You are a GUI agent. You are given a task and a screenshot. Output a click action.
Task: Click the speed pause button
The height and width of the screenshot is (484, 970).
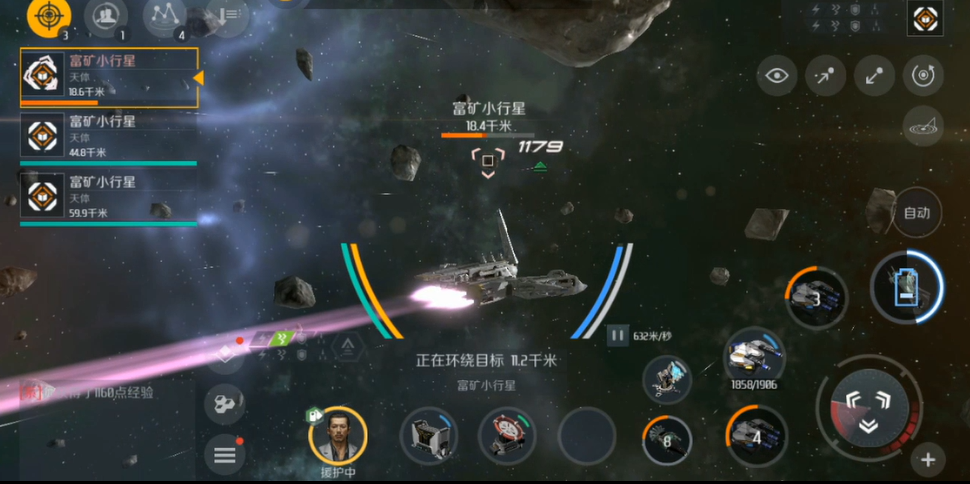point(618,336)
